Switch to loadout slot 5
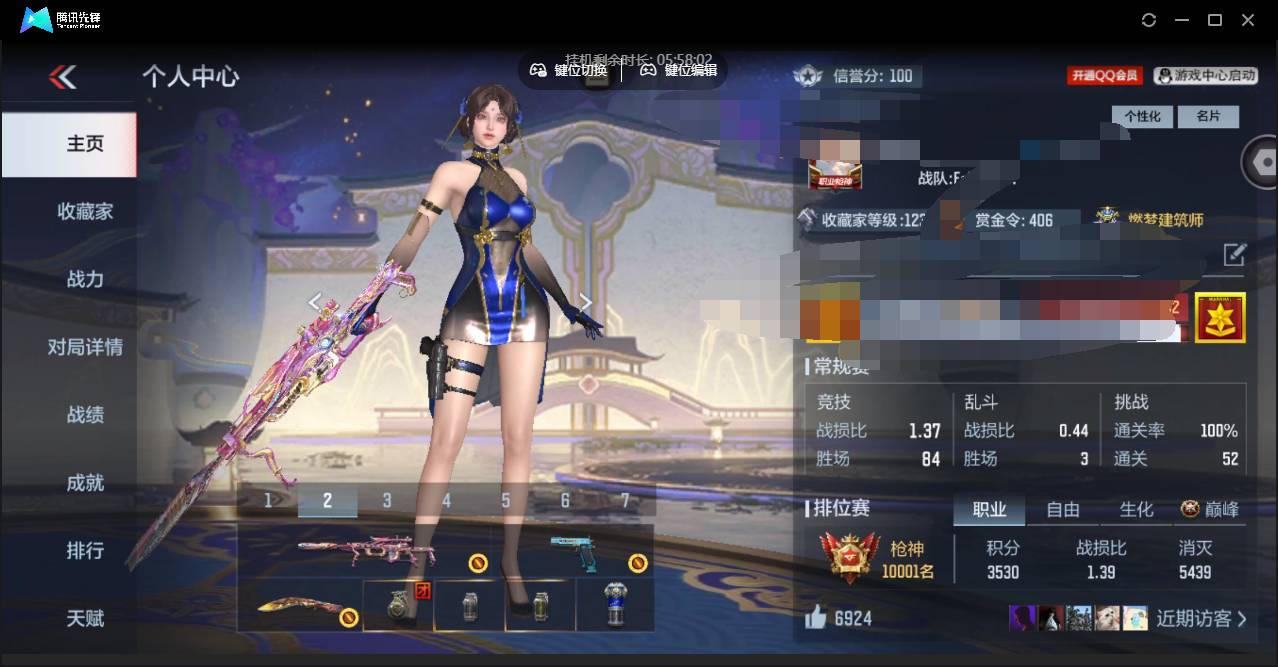The image size is (1278, 667). click(x=506, y=500)
